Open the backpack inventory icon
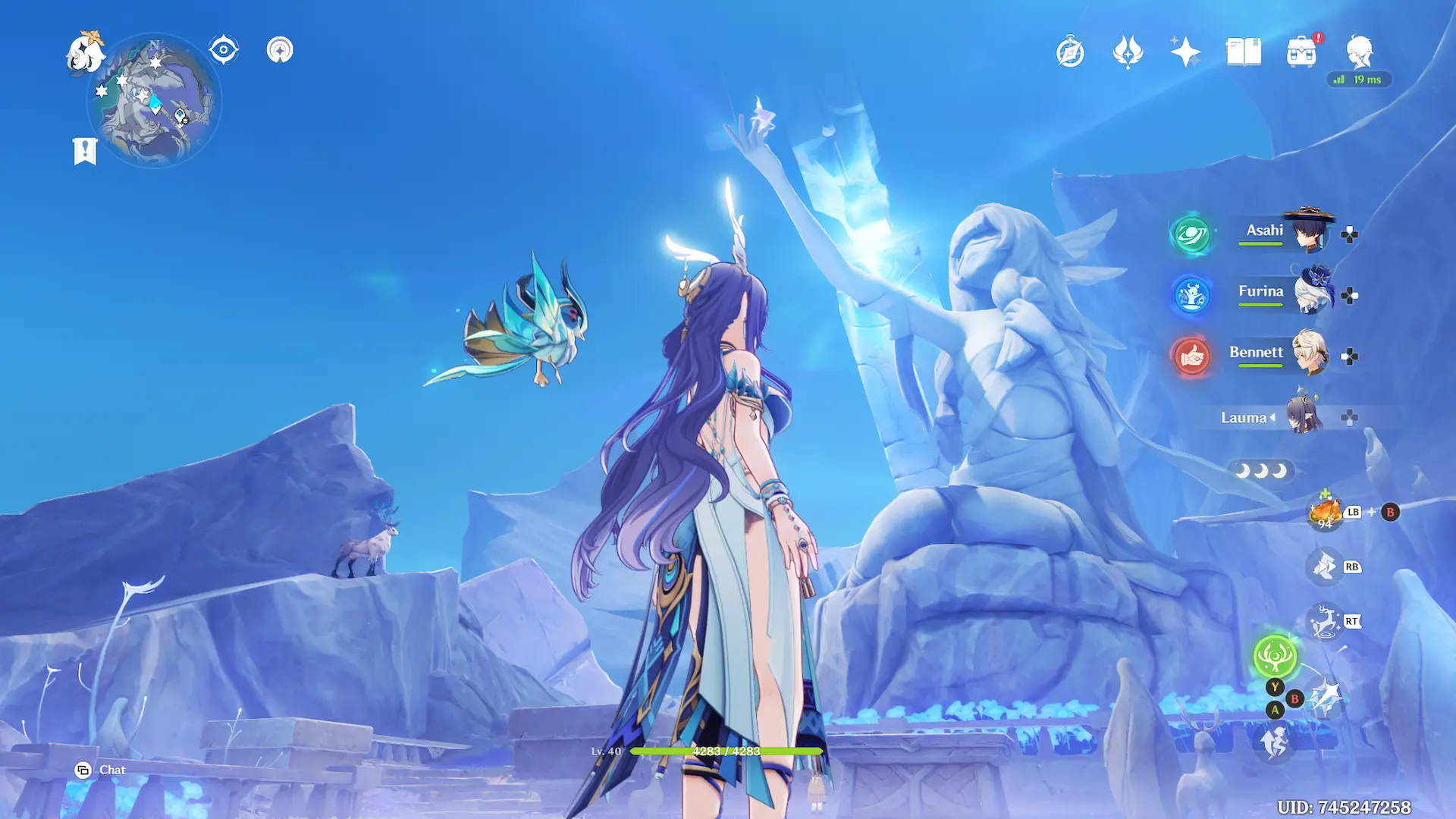This screenshot has height=819, width=1456. pos(1301,52)
